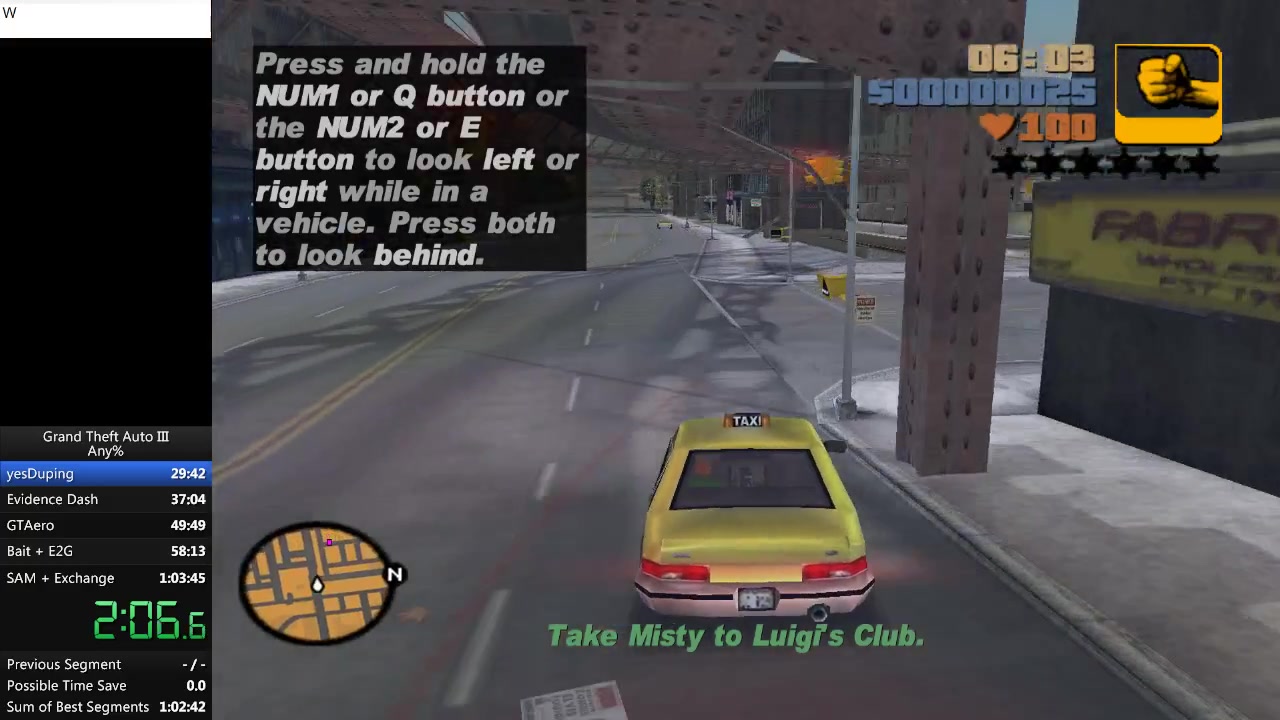Viewport: 1280px width, 720px height.
Task: Click the pink waypoint blip on the minimap
Action: [329, 542]
